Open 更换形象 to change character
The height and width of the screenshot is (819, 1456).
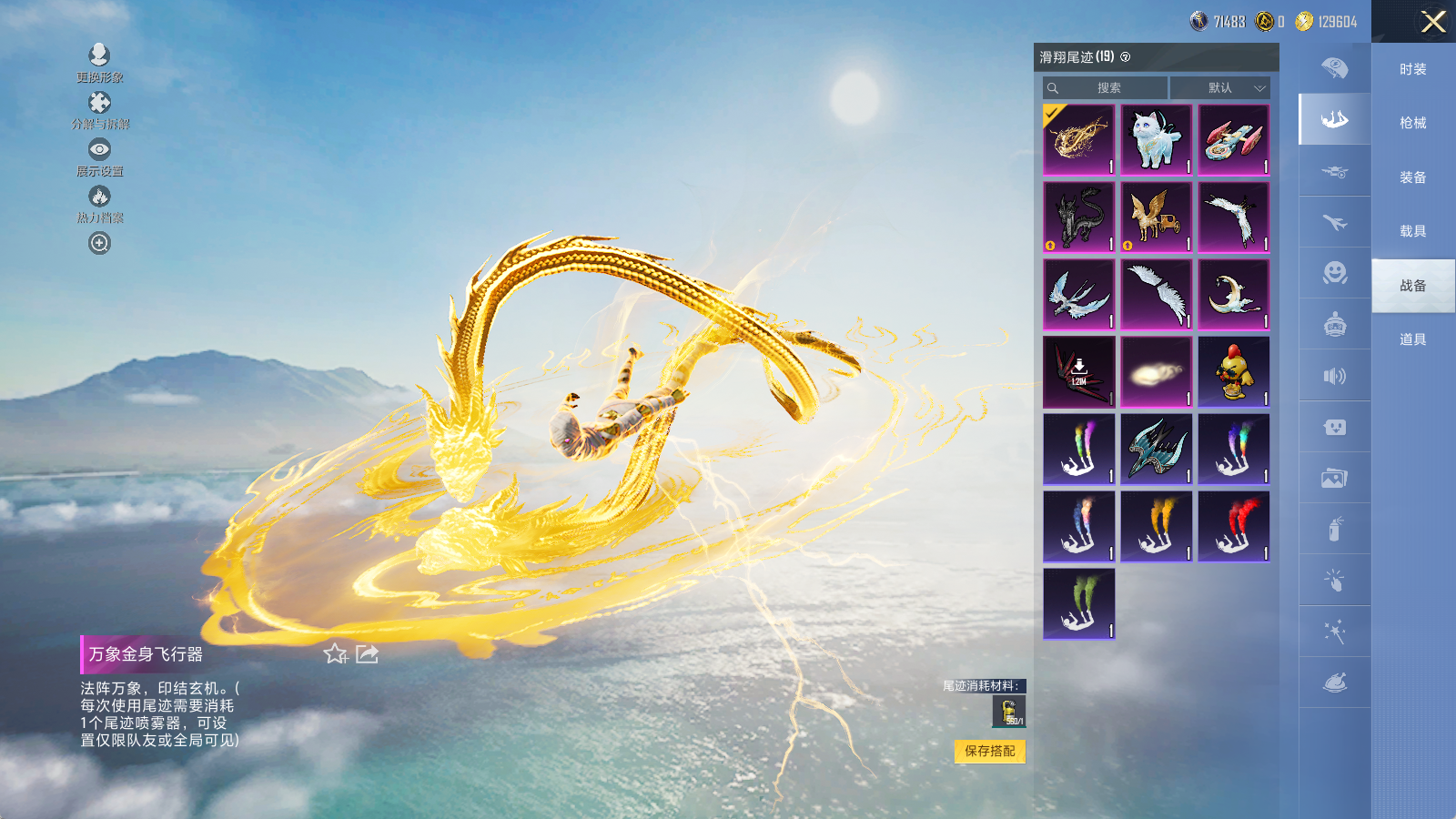click(x=99, y=56)
